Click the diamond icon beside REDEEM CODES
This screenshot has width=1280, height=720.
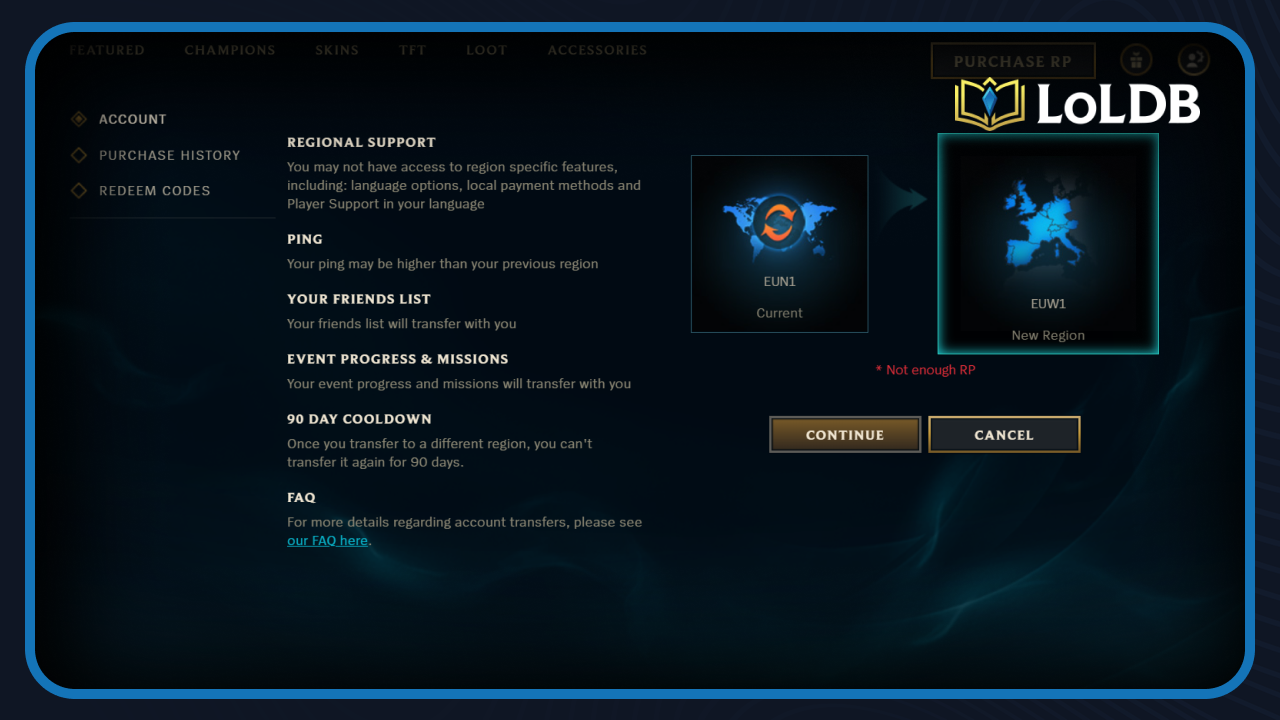tap(79, 191)
